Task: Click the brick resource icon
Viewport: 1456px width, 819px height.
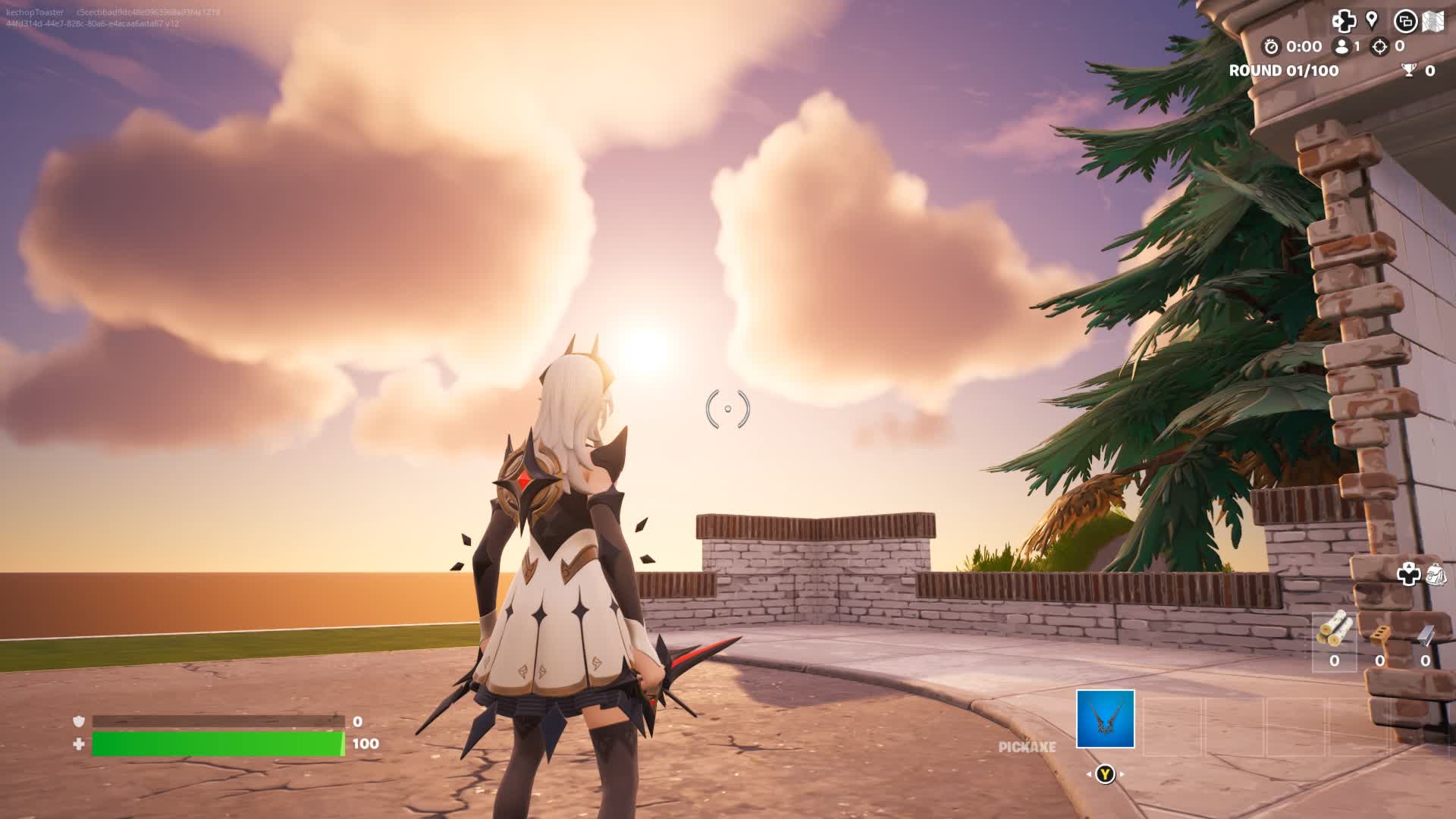Action: pyautogui.click(x=1379, y=632)
